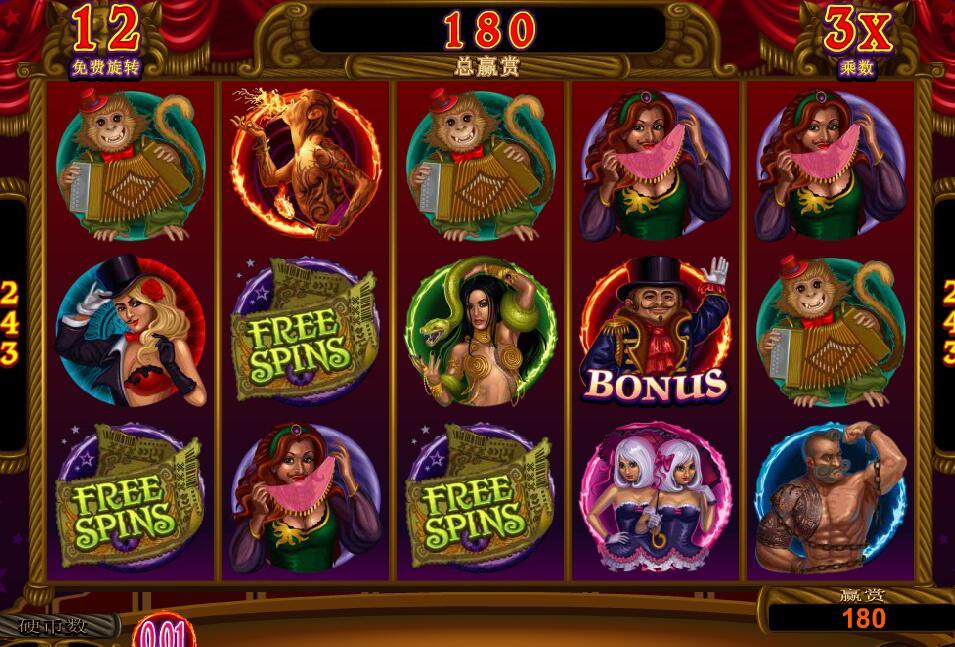Click the 硬币数 coin count button
Screen dimensions: 955x647
[x=55, y=627]
